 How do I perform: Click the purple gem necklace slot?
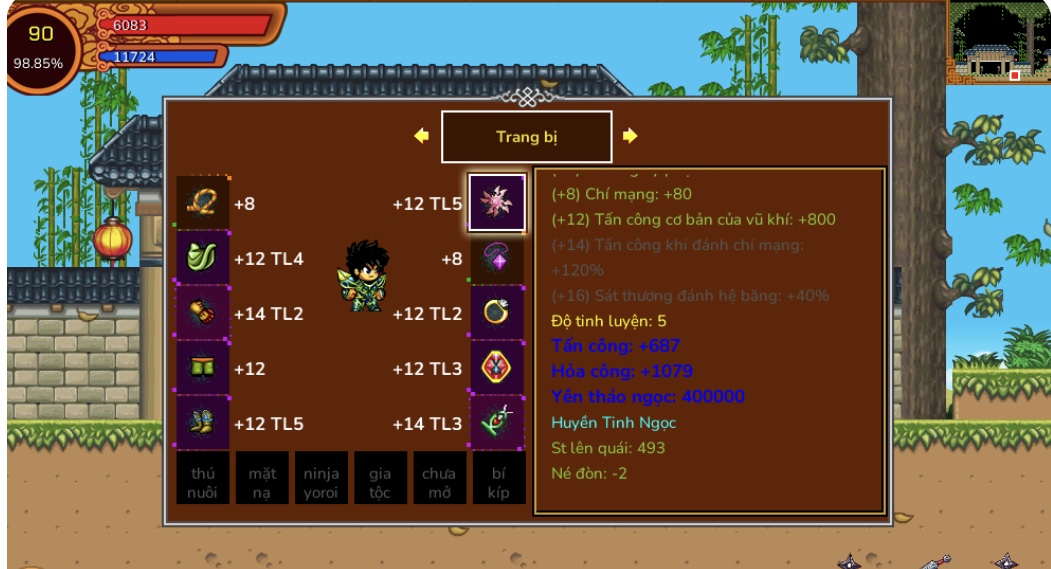coord(497,258)
